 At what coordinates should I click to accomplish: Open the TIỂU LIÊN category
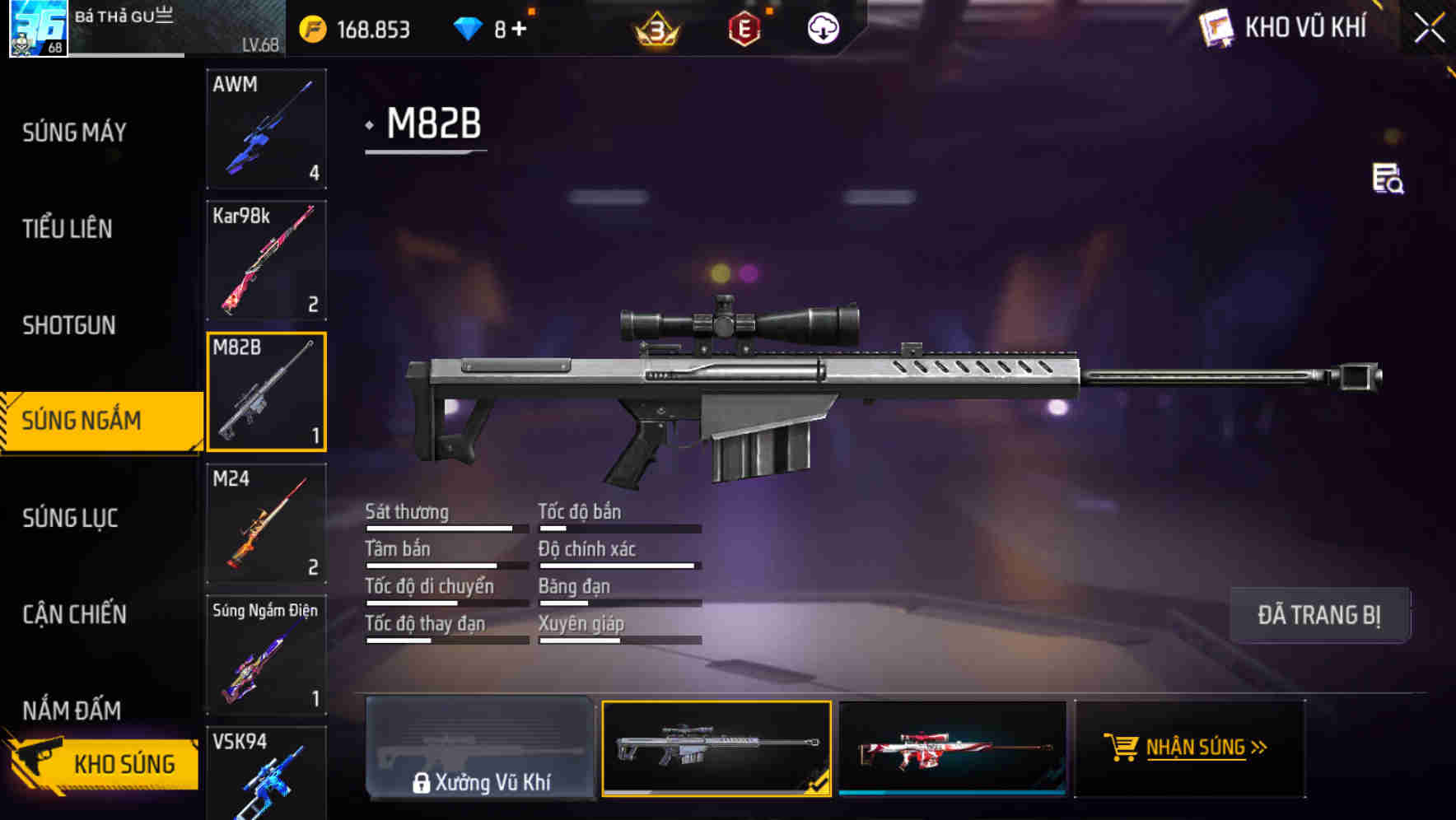point(71,229)
